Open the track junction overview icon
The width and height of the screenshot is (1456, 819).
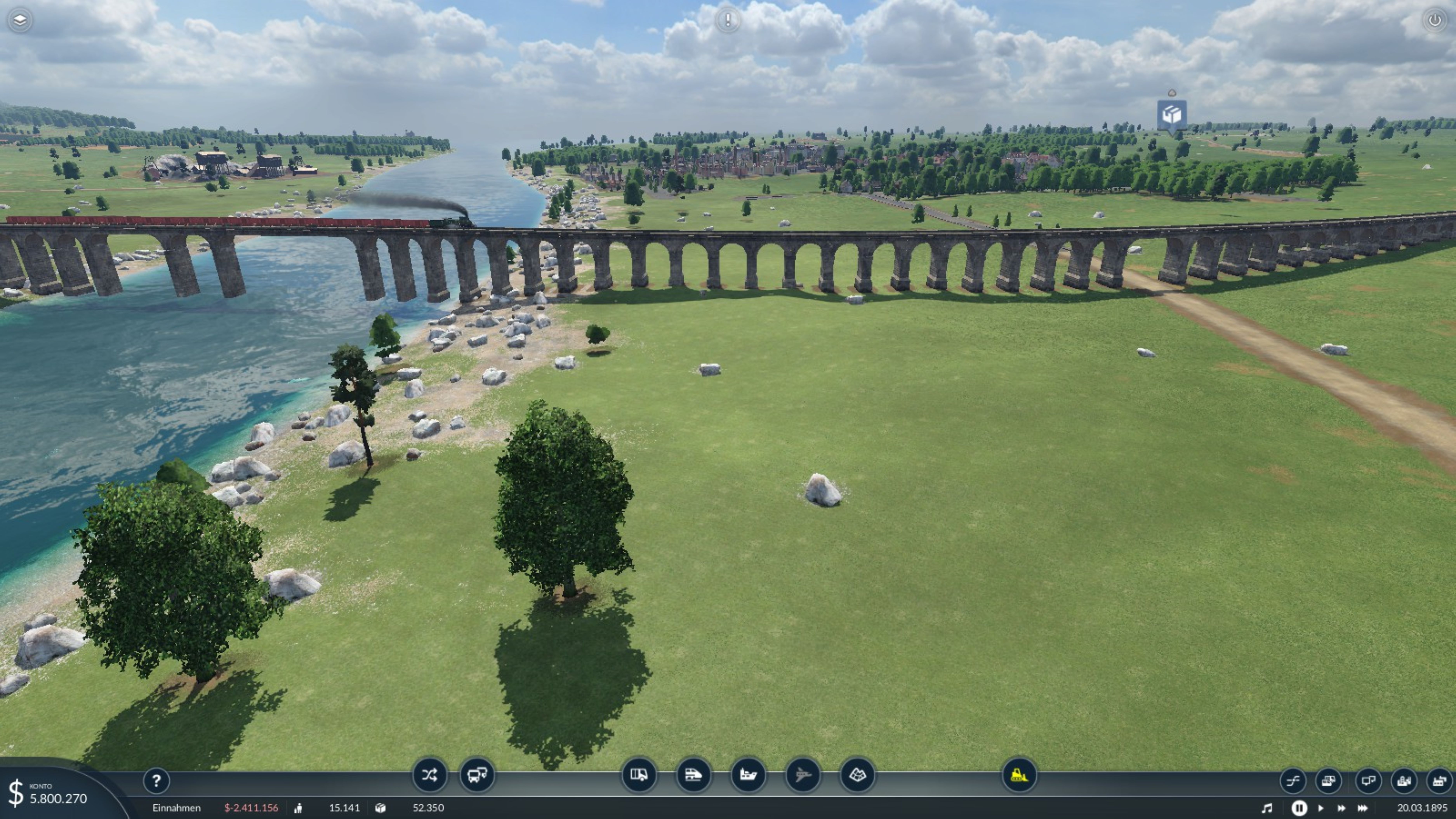point(1293,781)
